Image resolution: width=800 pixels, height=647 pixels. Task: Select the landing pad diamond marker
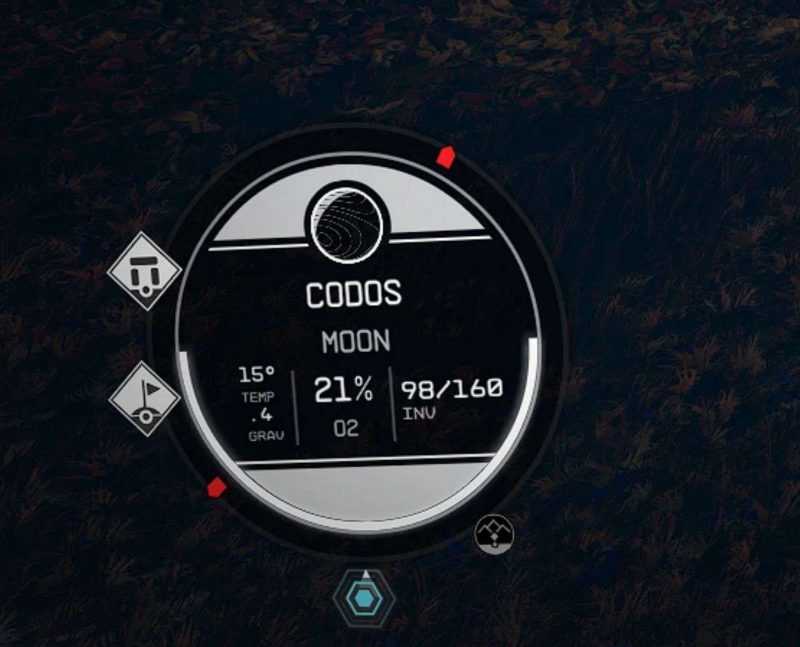(x=144, y=270)
